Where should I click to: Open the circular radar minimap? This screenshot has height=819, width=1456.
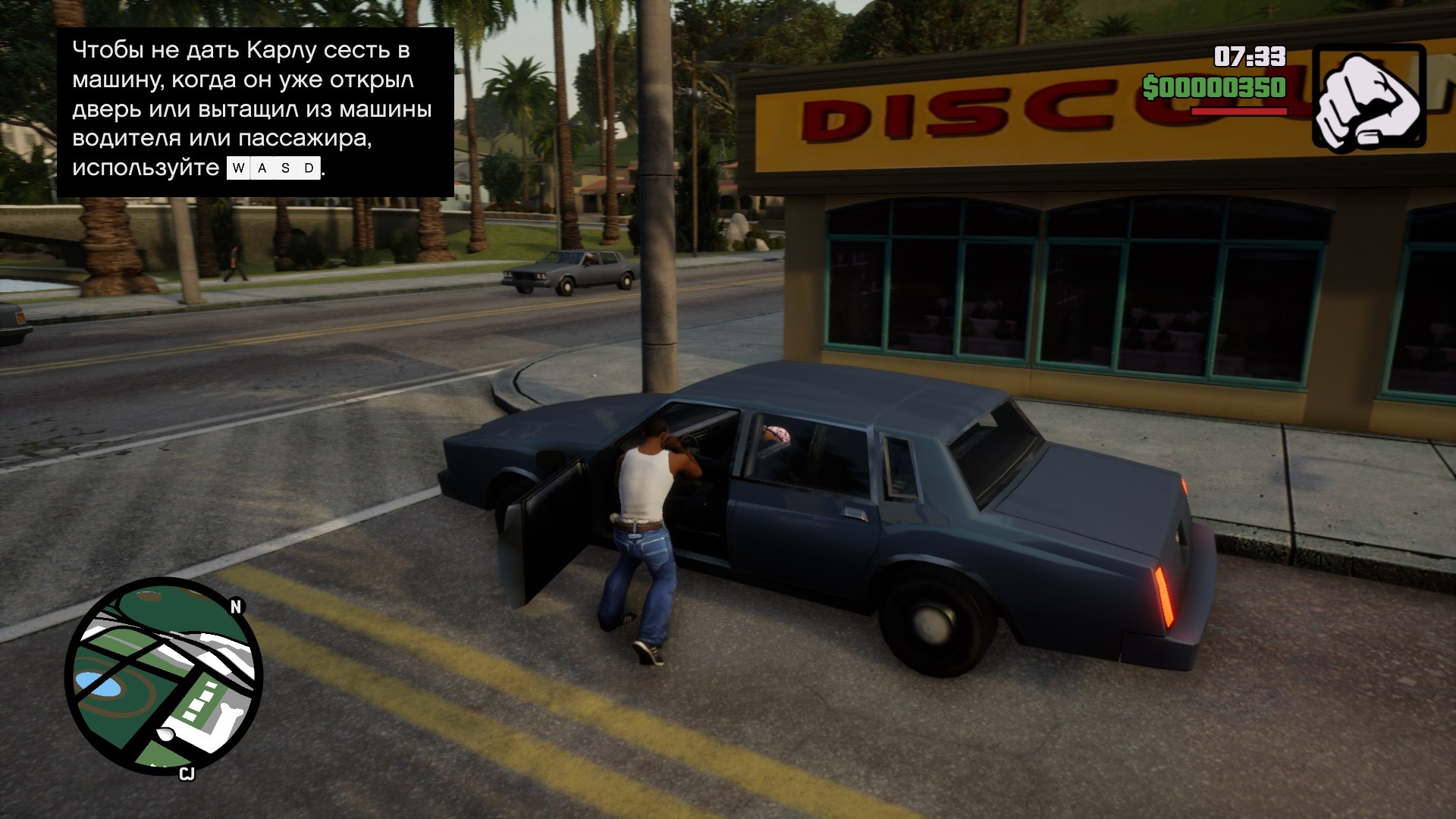point(164,676)
